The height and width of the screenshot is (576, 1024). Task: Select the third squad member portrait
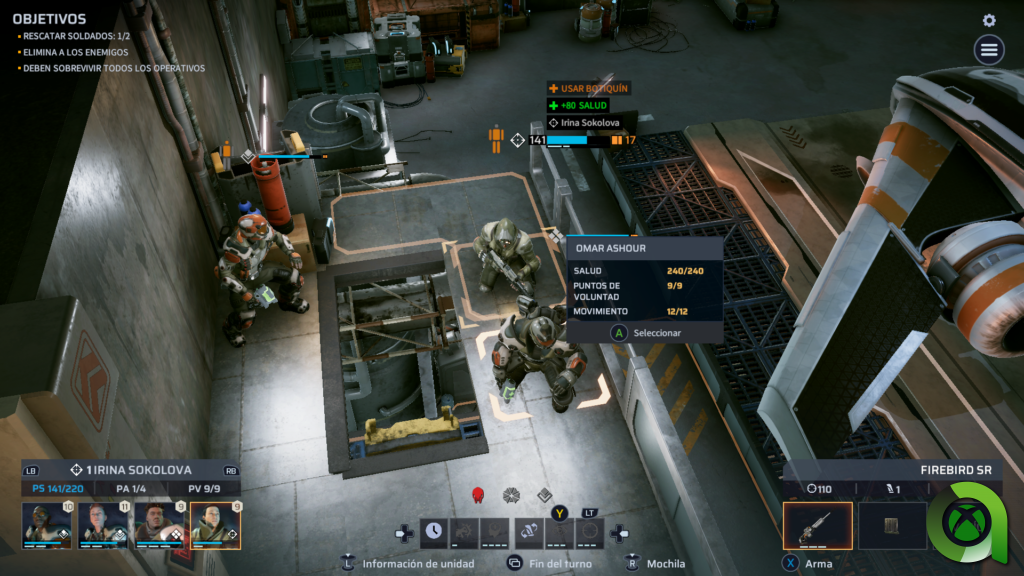tap(159, 525)
